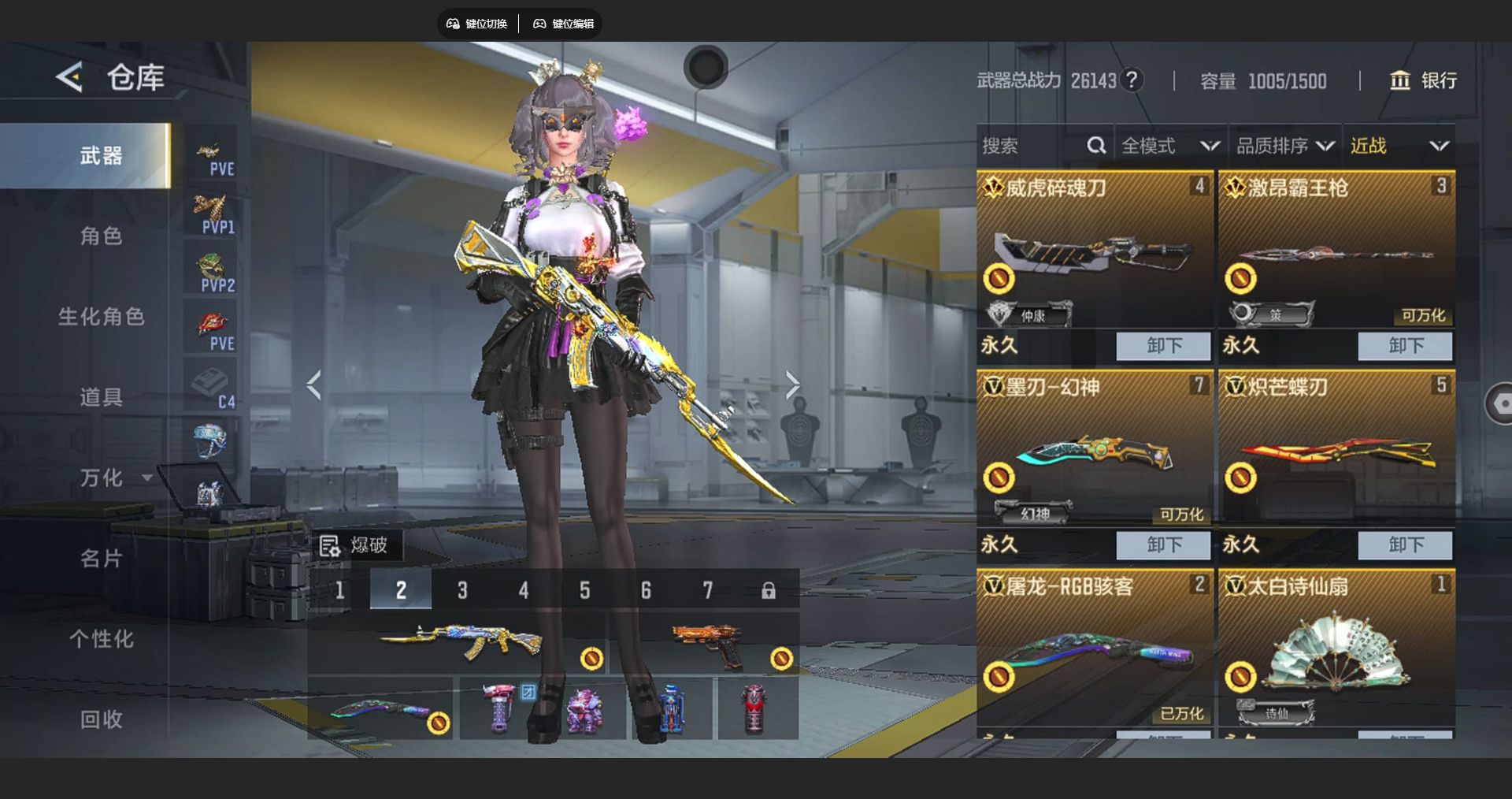Open 键位编辑 in the emulator toolbar

(x=564, y=24)
